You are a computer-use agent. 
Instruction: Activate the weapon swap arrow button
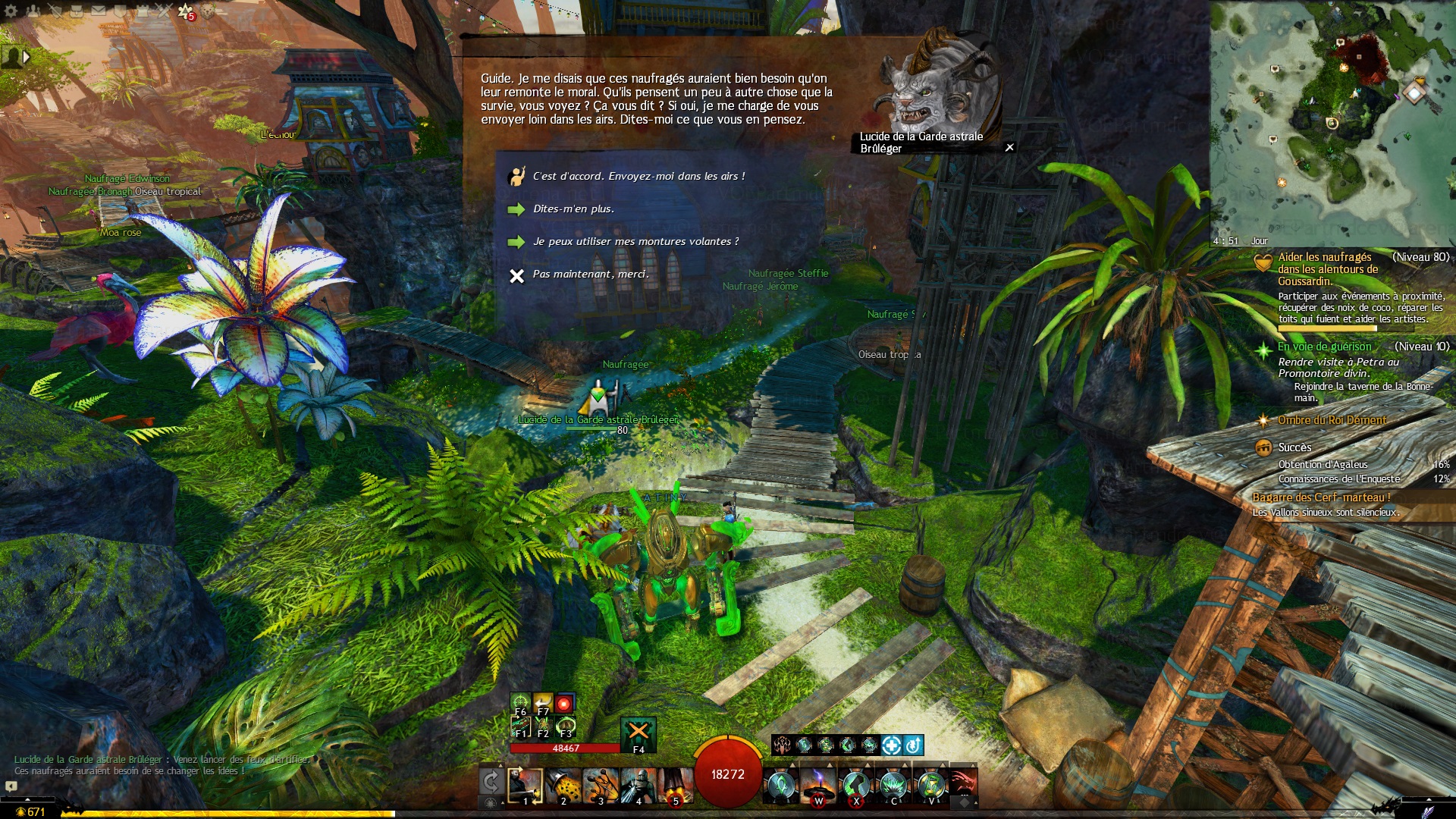point(491,782)
